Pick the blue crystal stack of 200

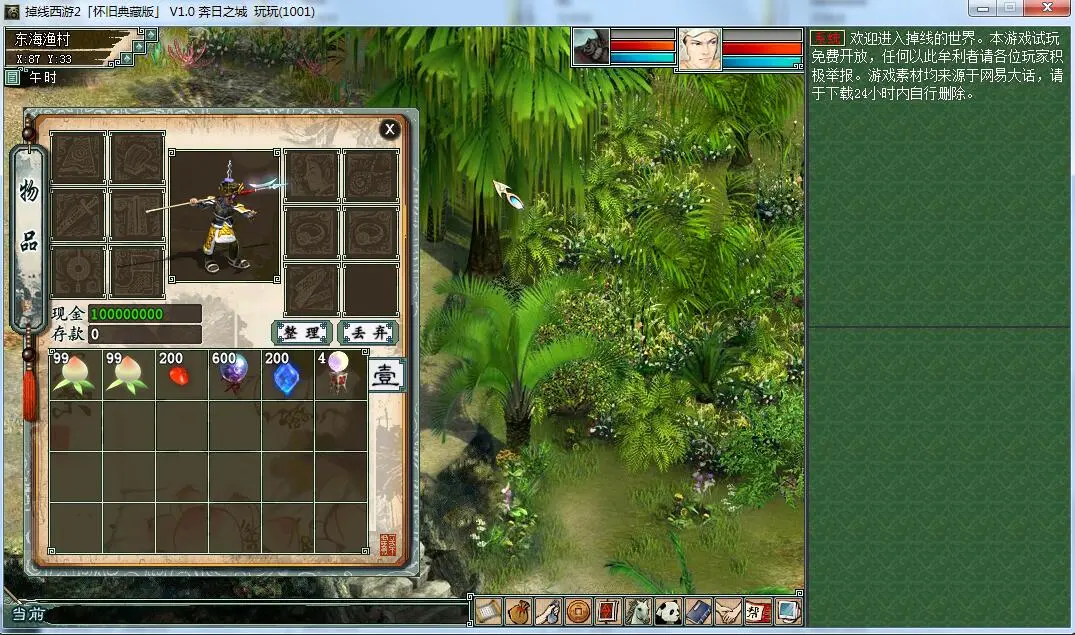[288, 375]
